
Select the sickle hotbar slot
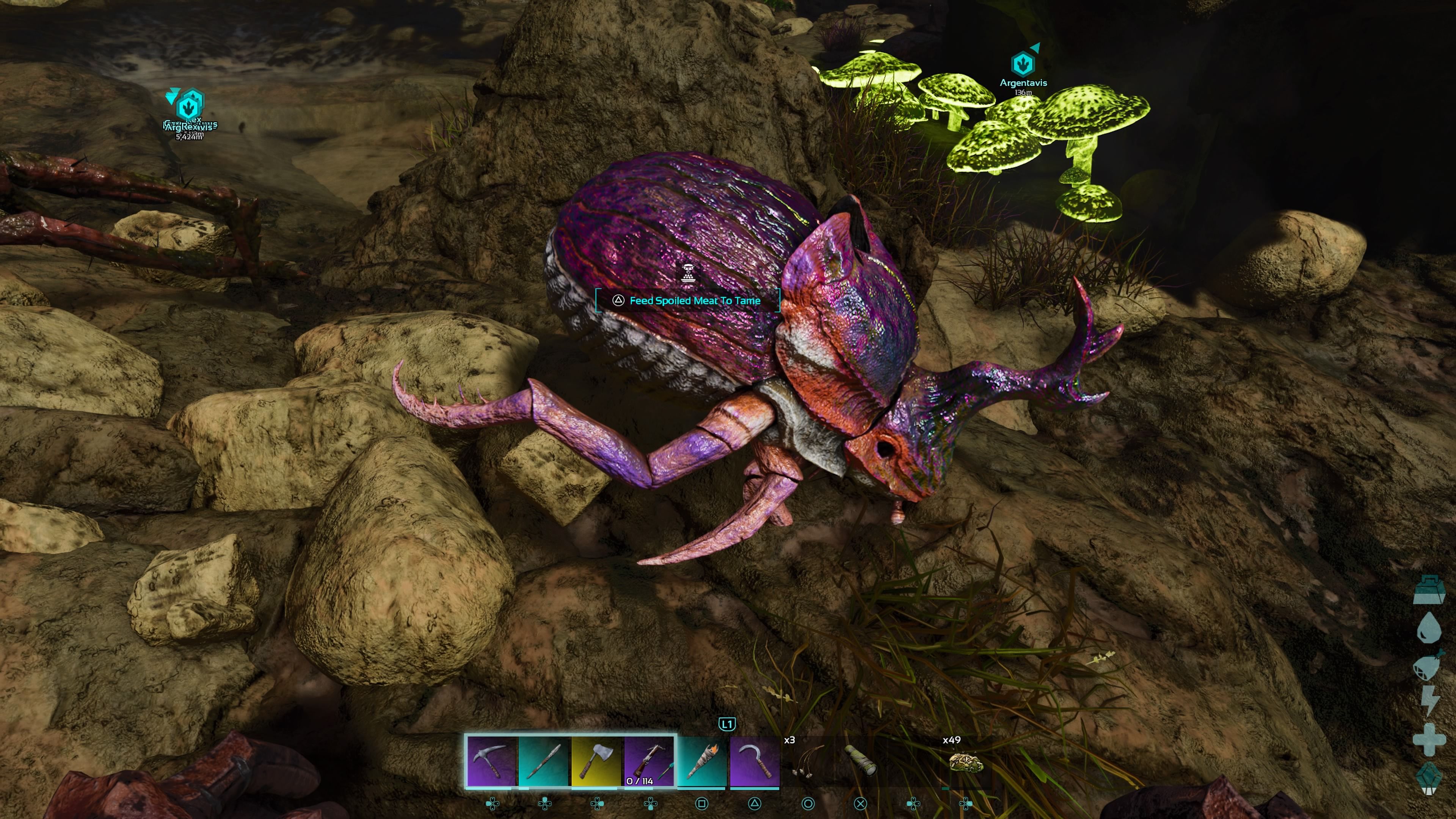point(755,760)
